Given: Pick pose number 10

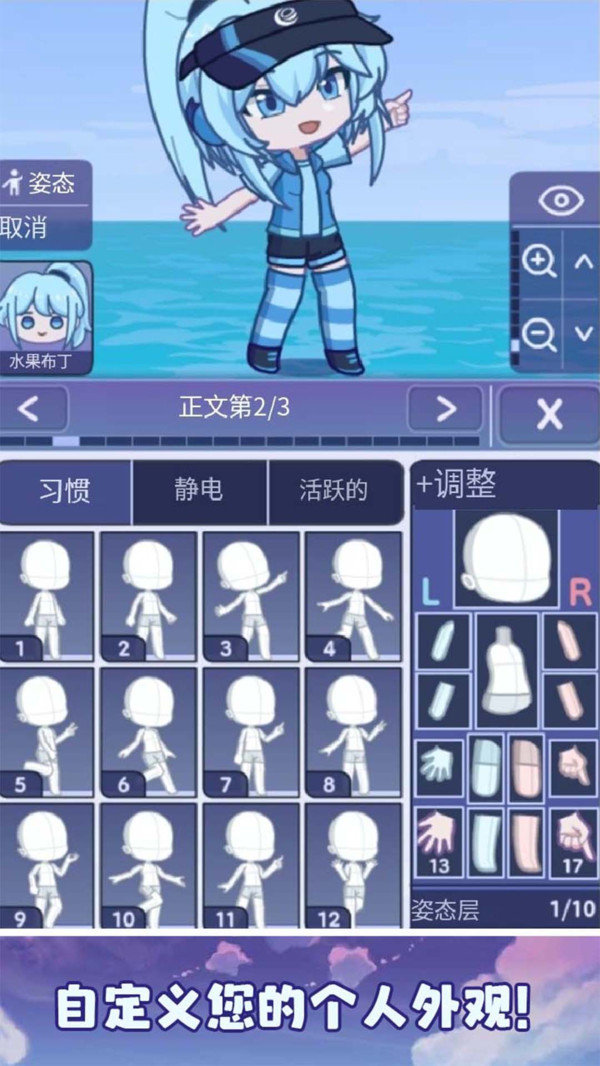Looking at the screenshot, I should pos(149,866).
